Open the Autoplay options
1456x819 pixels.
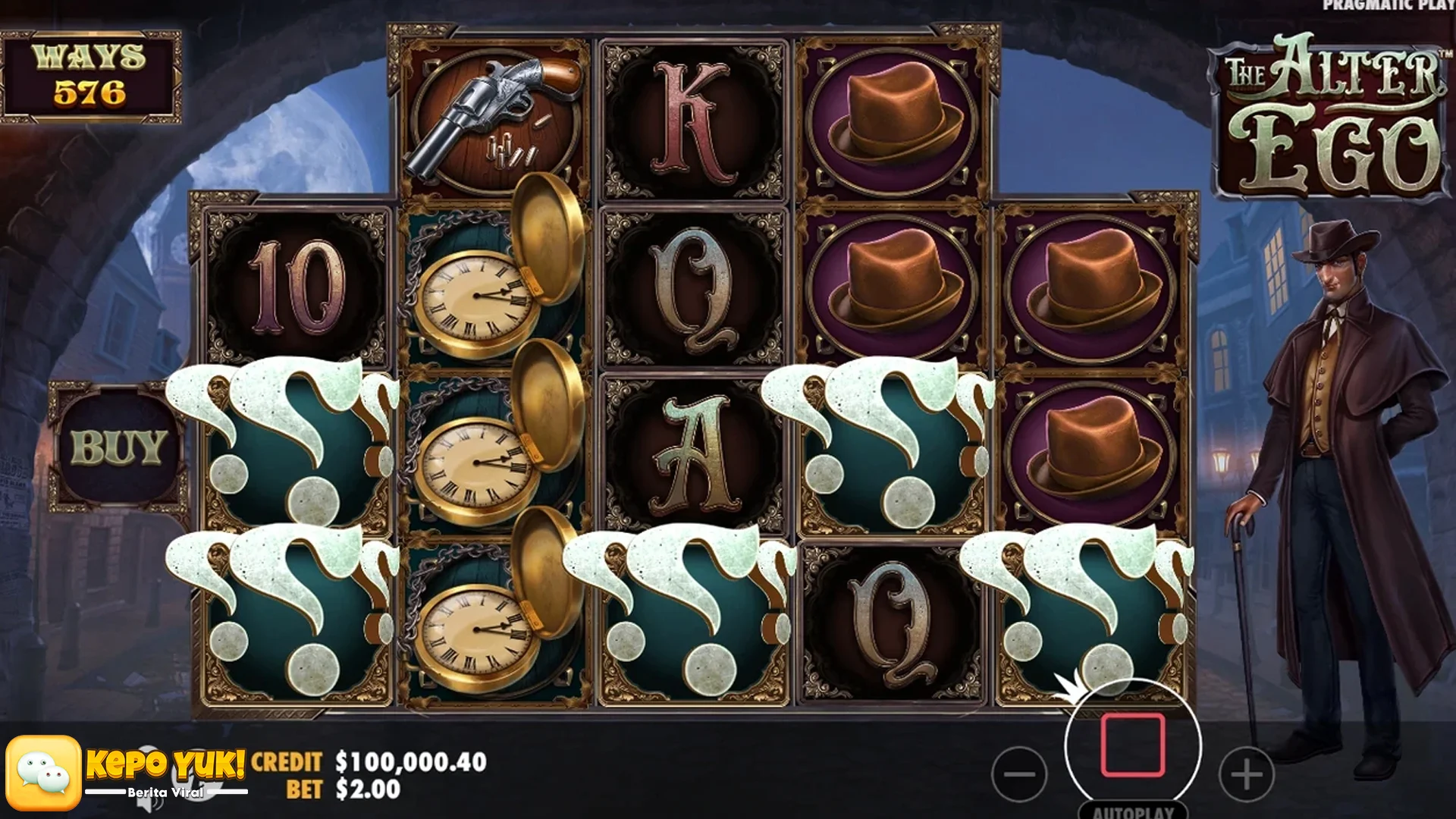pyautogui.click(x=1133, y=811)
